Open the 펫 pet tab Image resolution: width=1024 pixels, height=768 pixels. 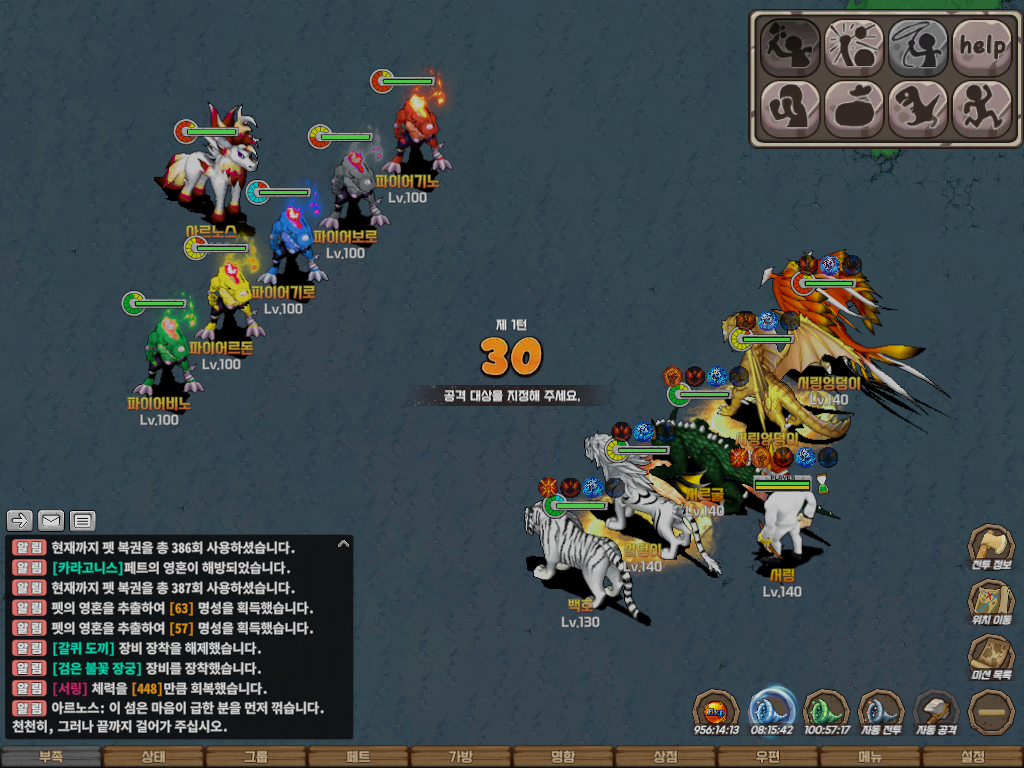[358, 757]
